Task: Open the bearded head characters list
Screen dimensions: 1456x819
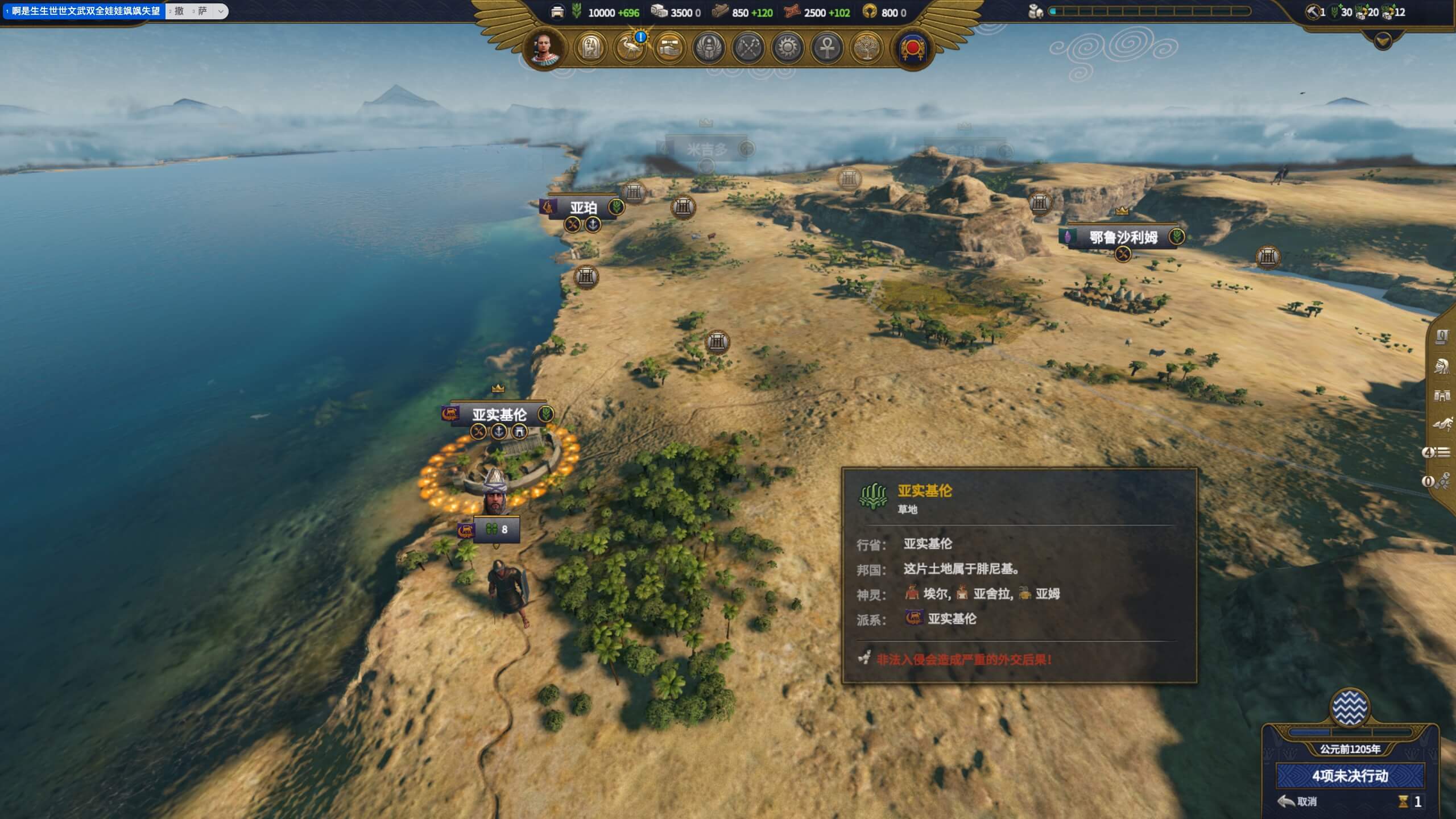Action: (1442, 366)
